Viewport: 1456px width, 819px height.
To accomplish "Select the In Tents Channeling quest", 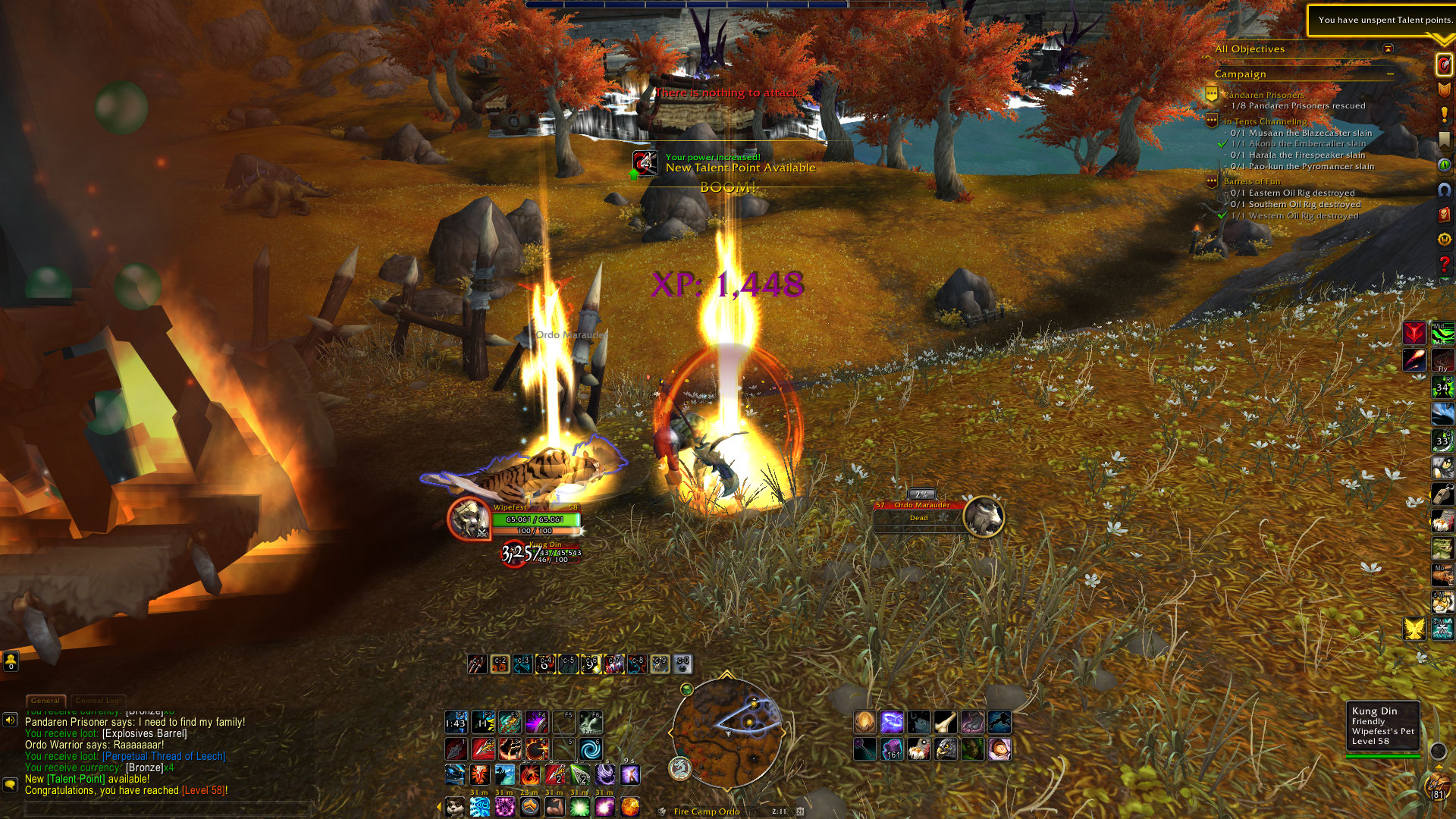I will (x=1265, y=121).
